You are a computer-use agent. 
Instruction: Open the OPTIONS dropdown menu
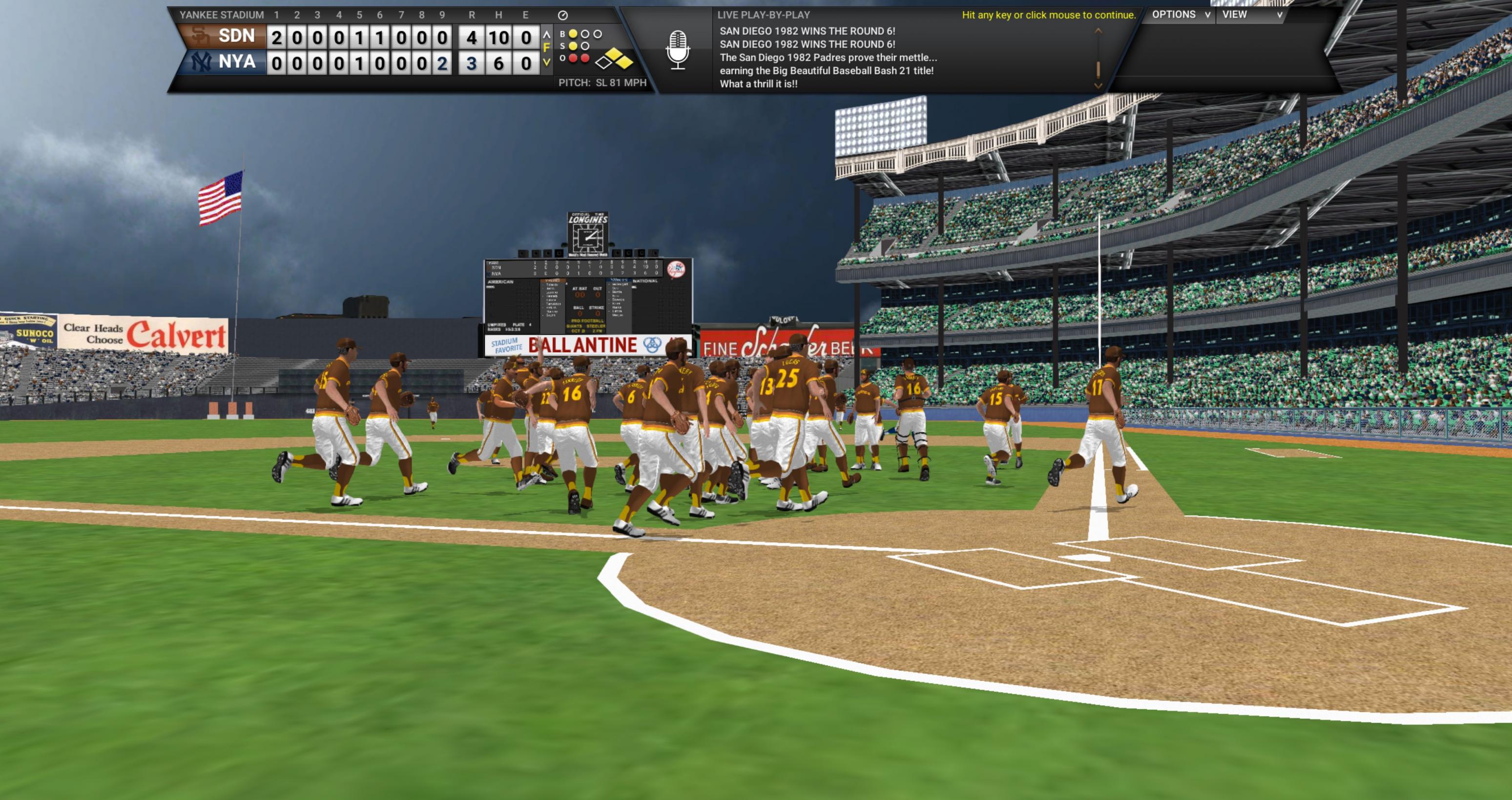(x=1181, y=15)
